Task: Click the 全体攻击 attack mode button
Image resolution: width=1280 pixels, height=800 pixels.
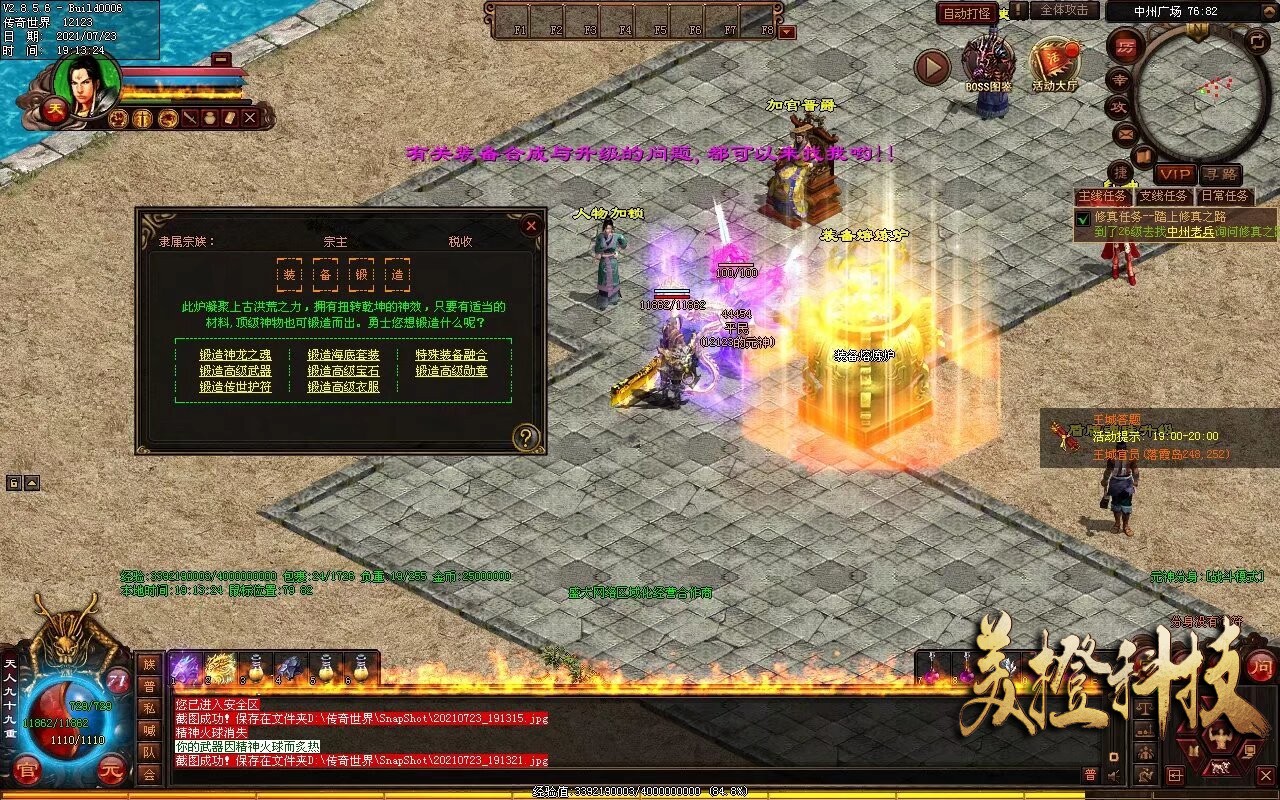Action: (x=1064, y=10)
